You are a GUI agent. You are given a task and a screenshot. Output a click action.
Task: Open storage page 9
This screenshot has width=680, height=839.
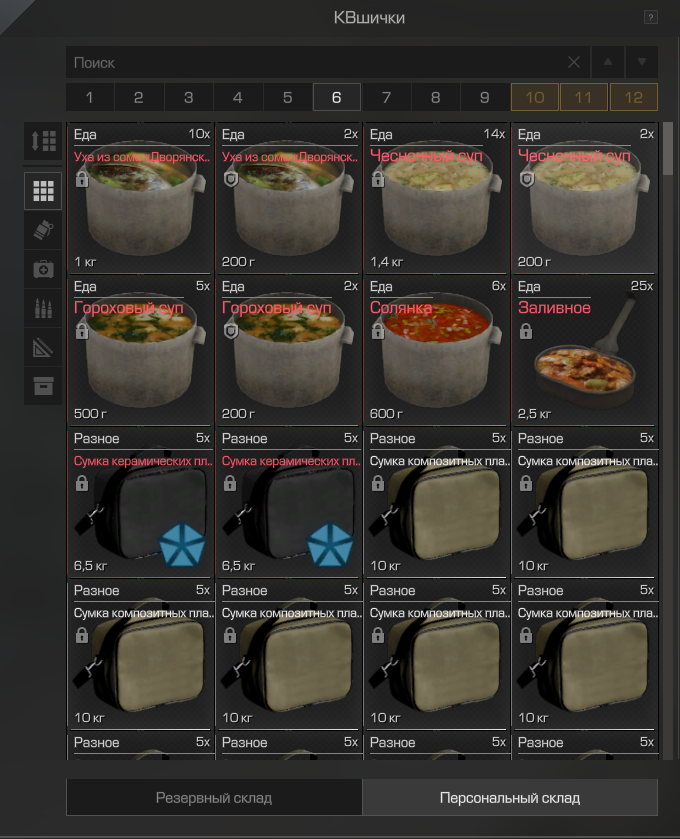(x=485, y=97)
